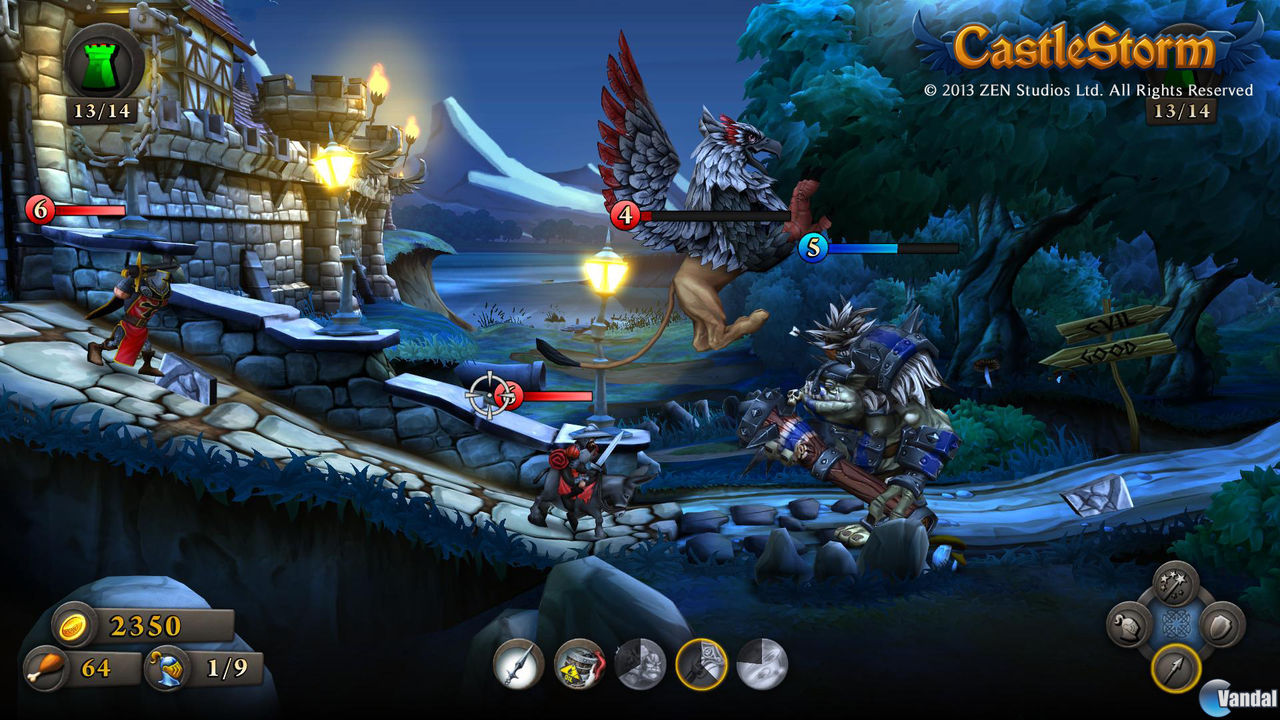
Task: Open the magic wand spells icon
Action: pos(1175,584)
